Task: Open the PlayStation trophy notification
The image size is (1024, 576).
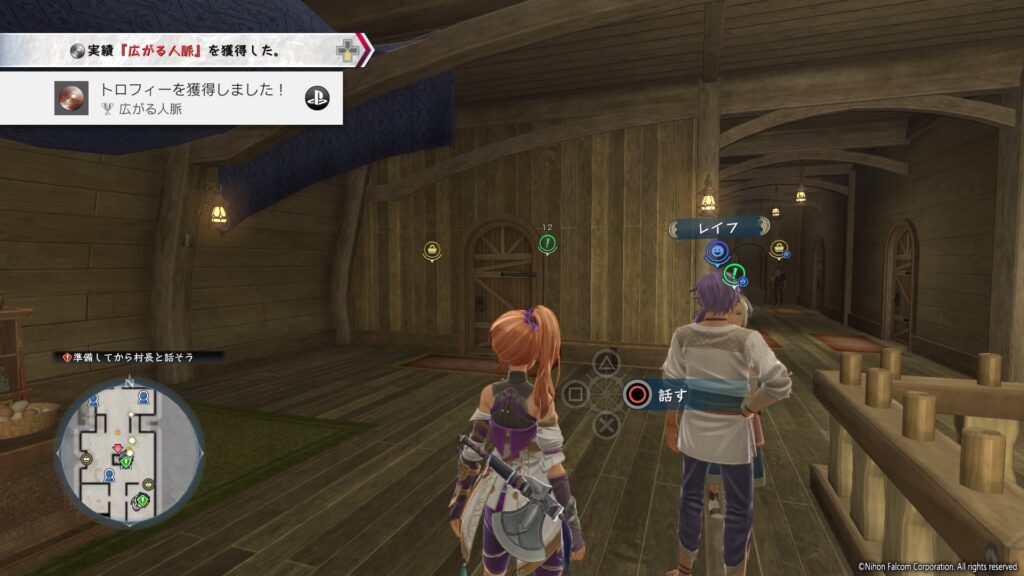Action: tap(172, 98)
